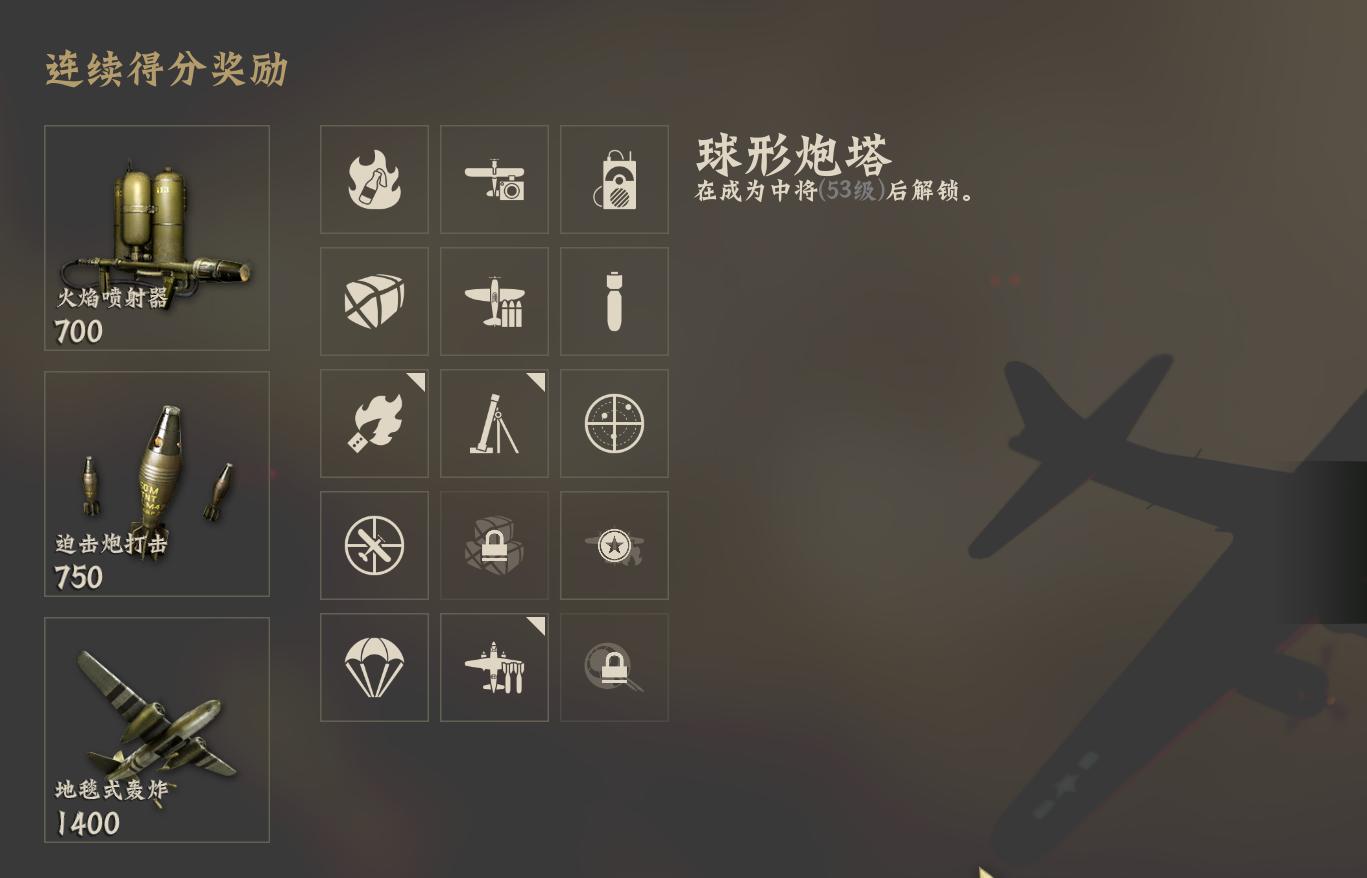Click the locked crate scorestreak icon
The width and height of the screenshot is (1367, 878).
(x=493, y=545)
